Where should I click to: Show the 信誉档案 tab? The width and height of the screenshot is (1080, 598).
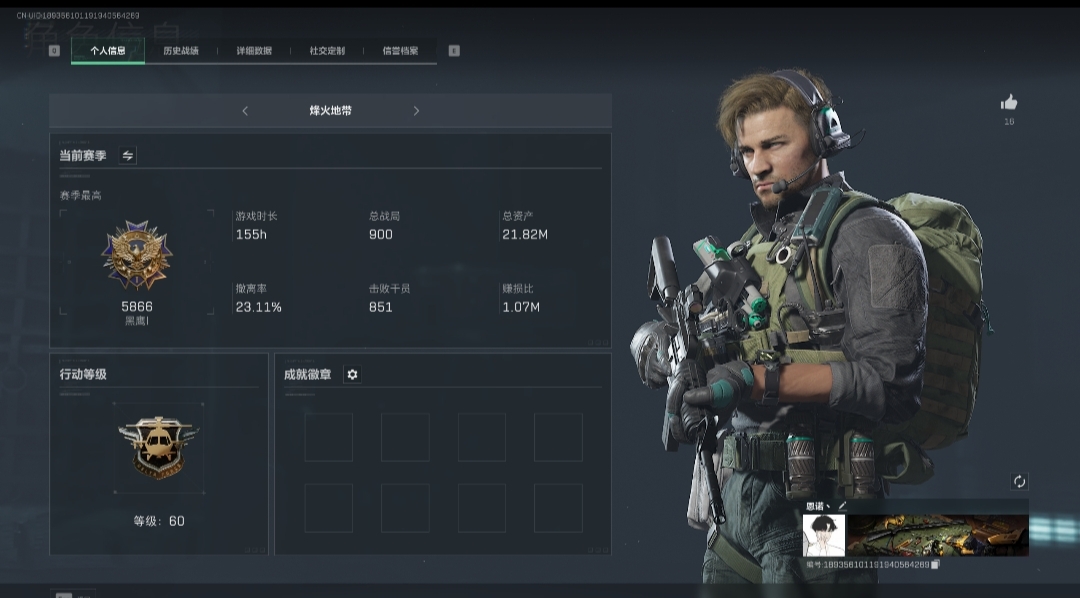coord(400,51)
